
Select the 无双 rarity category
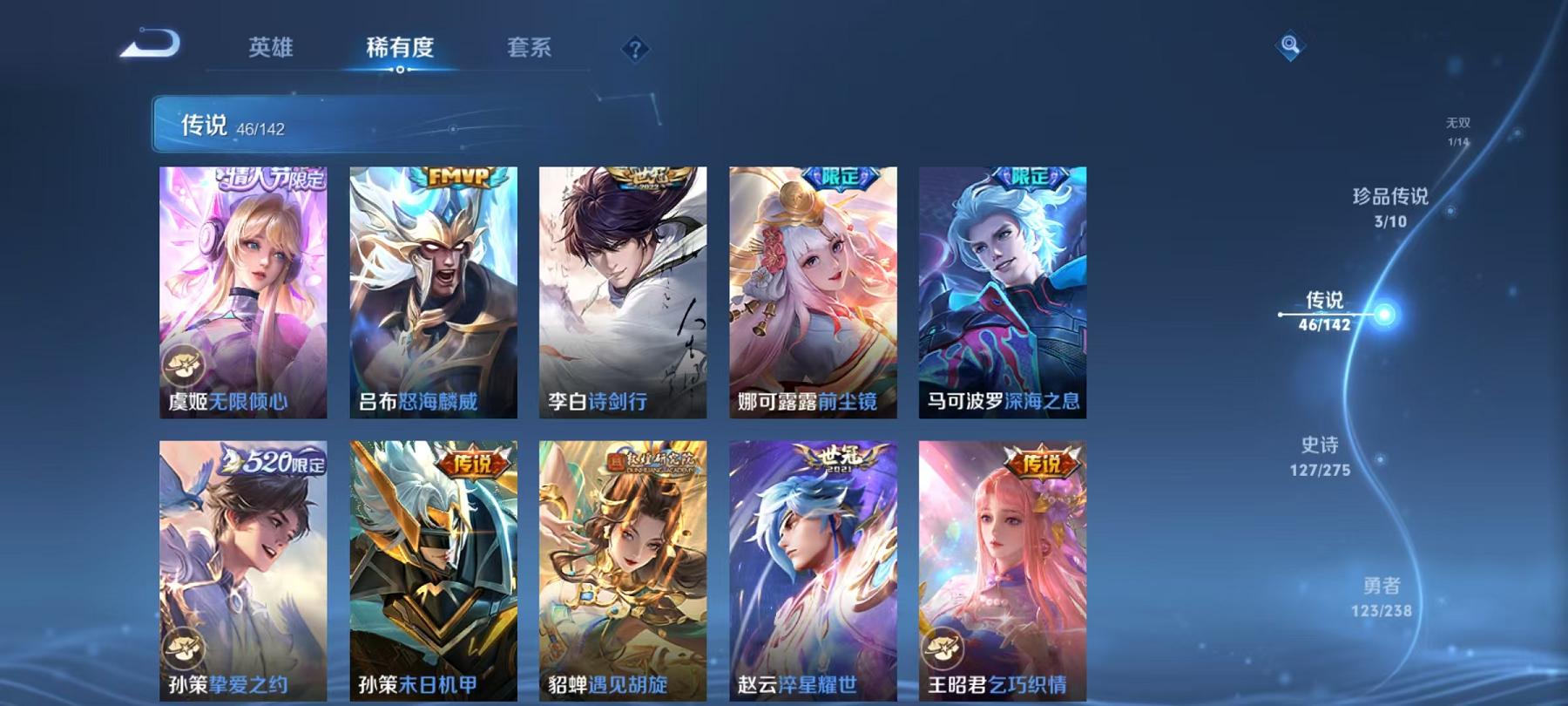click(x=1455, y=131)
